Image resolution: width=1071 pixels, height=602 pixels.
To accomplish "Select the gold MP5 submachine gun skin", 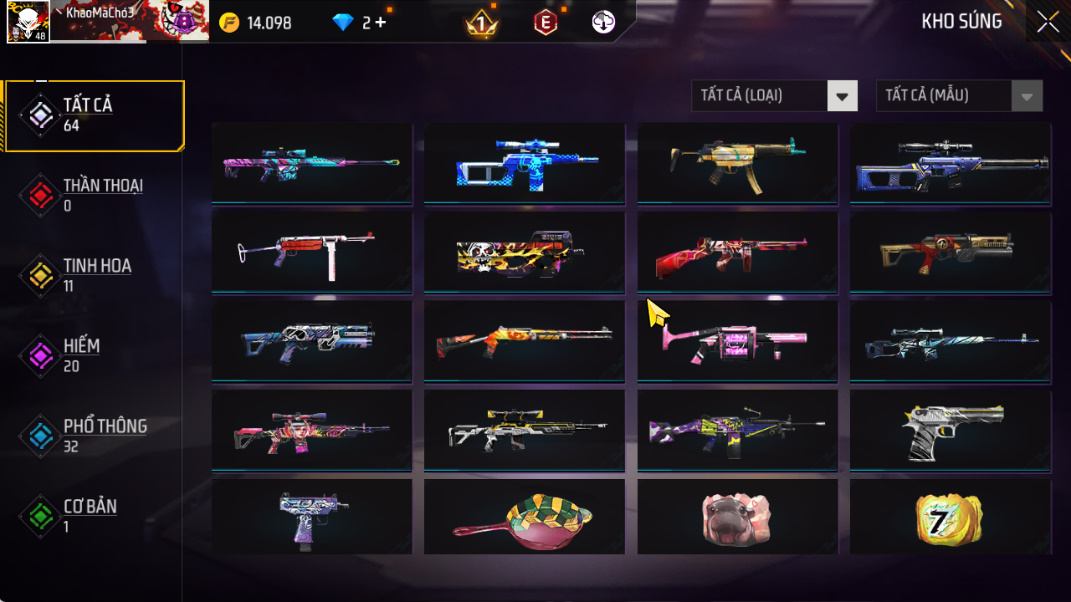I will (x=737, y=162).
